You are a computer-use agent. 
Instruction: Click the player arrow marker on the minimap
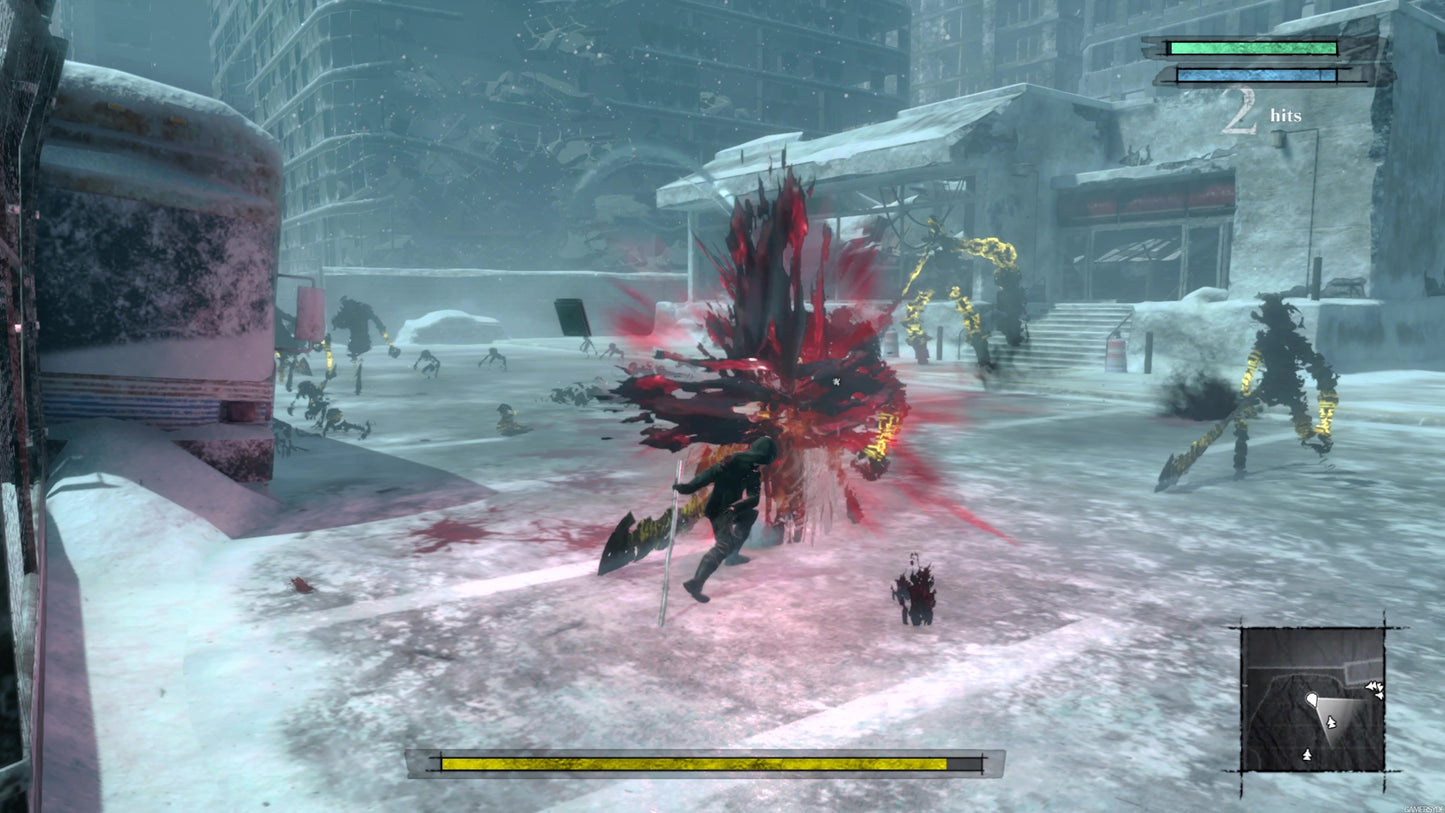coord(1312,698)
